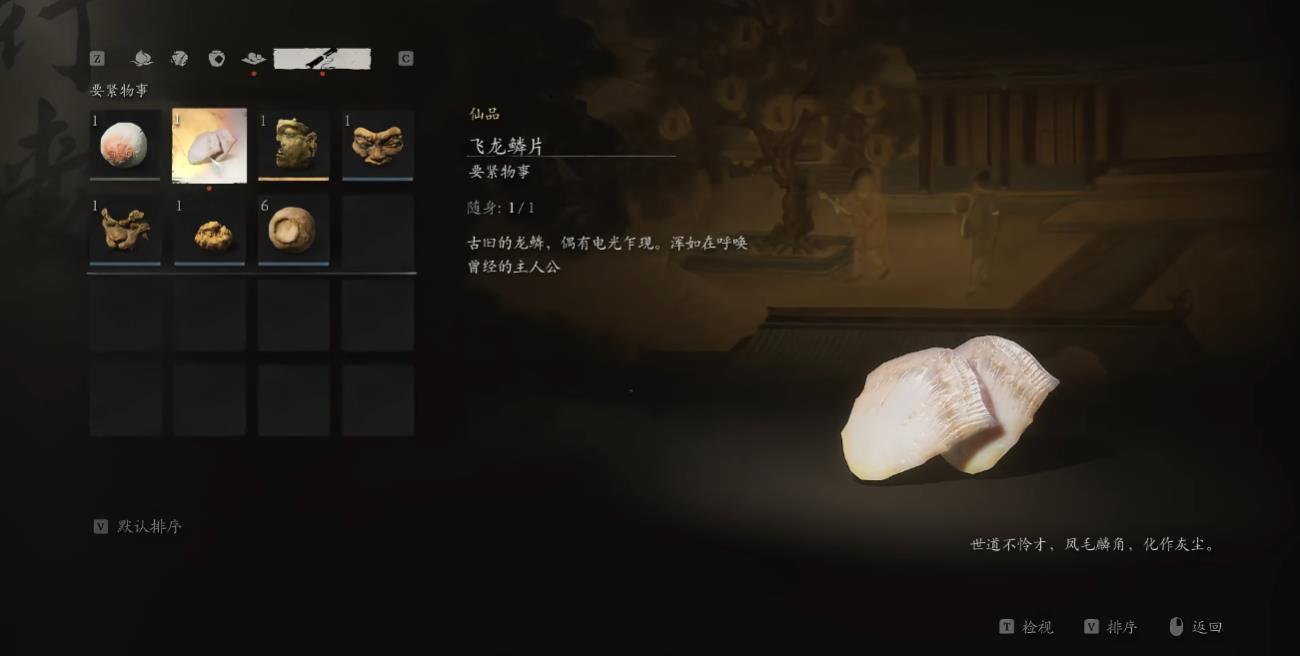This screenshot has width=1300, height=656.
Task: Select the round clay ball stack of six
Action: pos(293,229)
